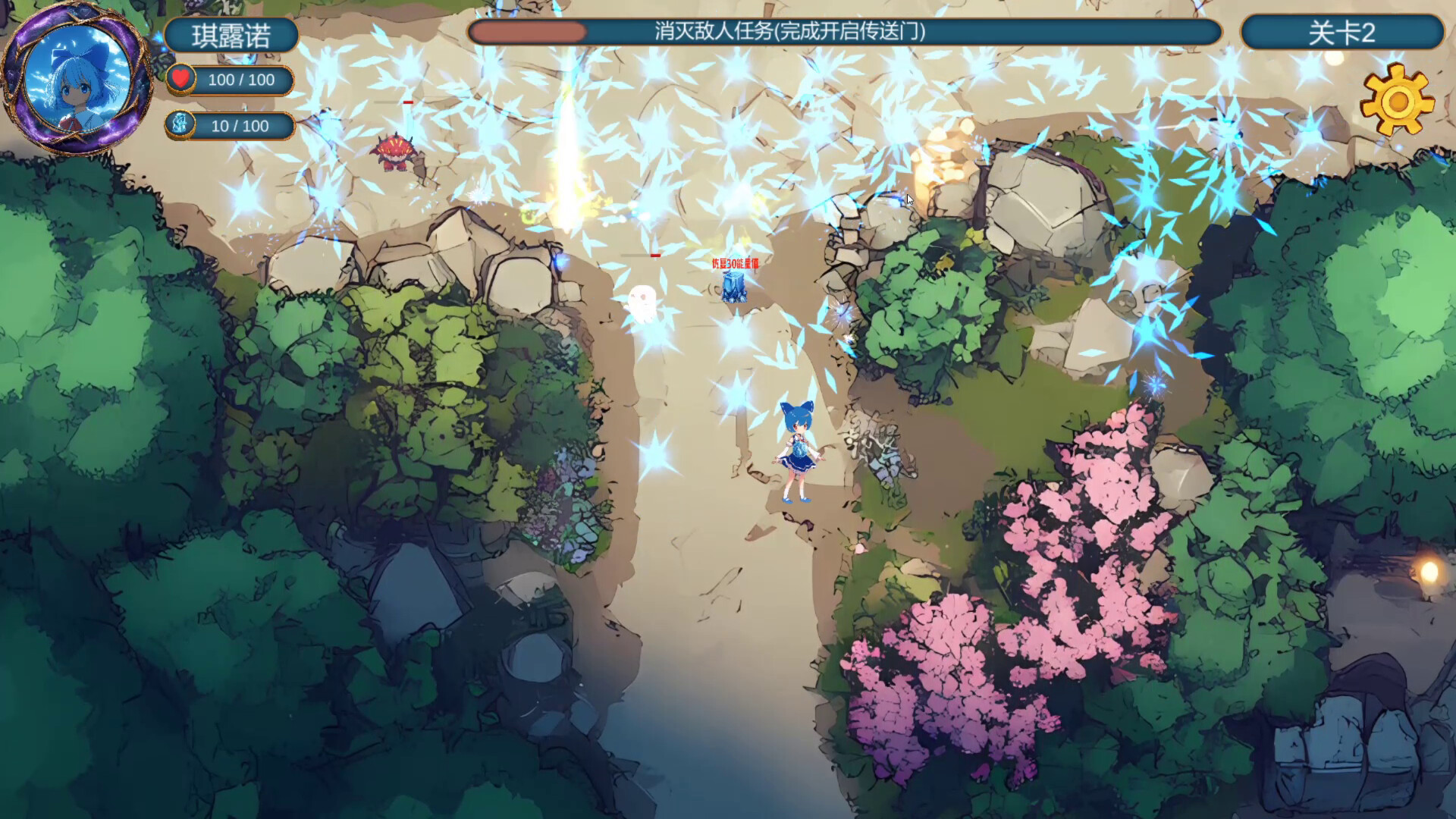Click the heart icon beside the HP bar
1456x819 pixels.
182,79
